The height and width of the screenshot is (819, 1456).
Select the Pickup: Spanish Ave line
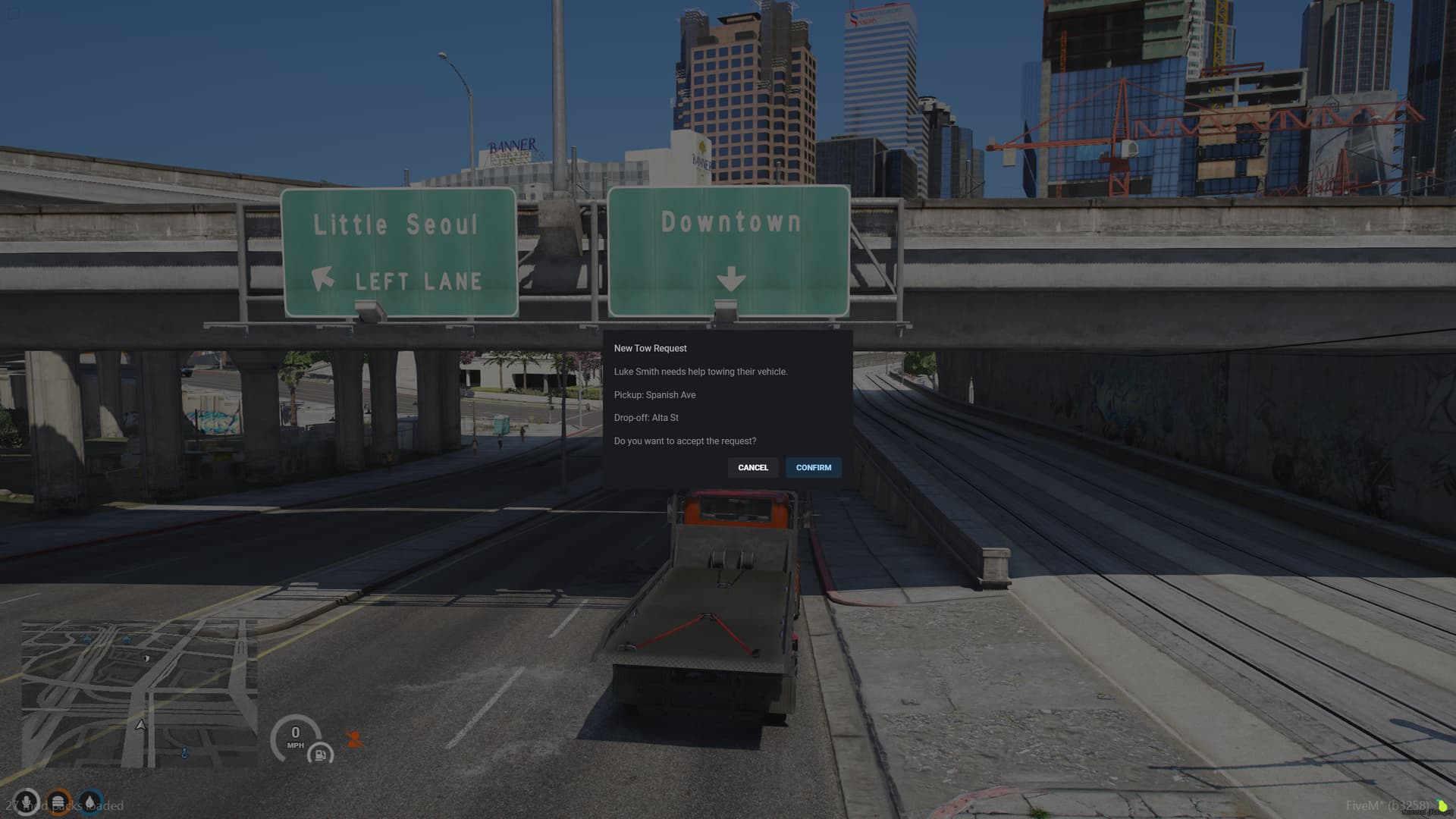pos(654,394)
